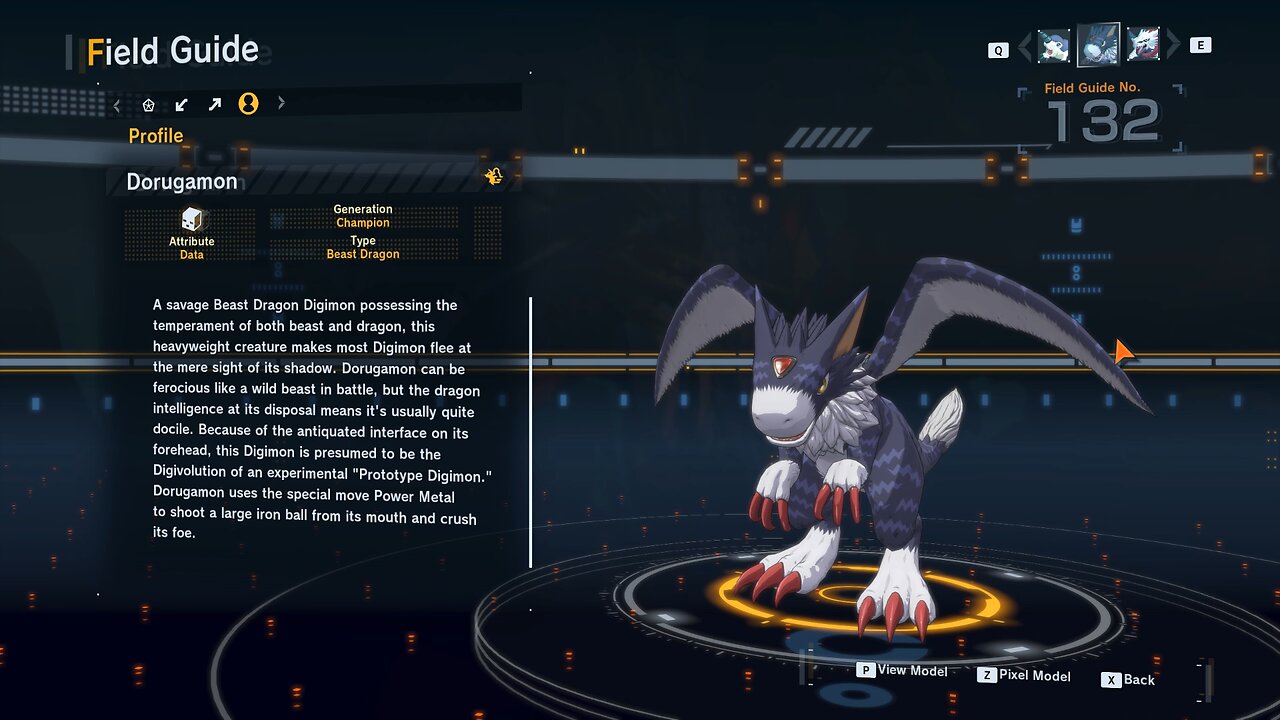The height and width of the screenshot is (720, 1280).
Task: Click the right chevron beside the Digimon thumbnails
Action: pos(1173,45)
